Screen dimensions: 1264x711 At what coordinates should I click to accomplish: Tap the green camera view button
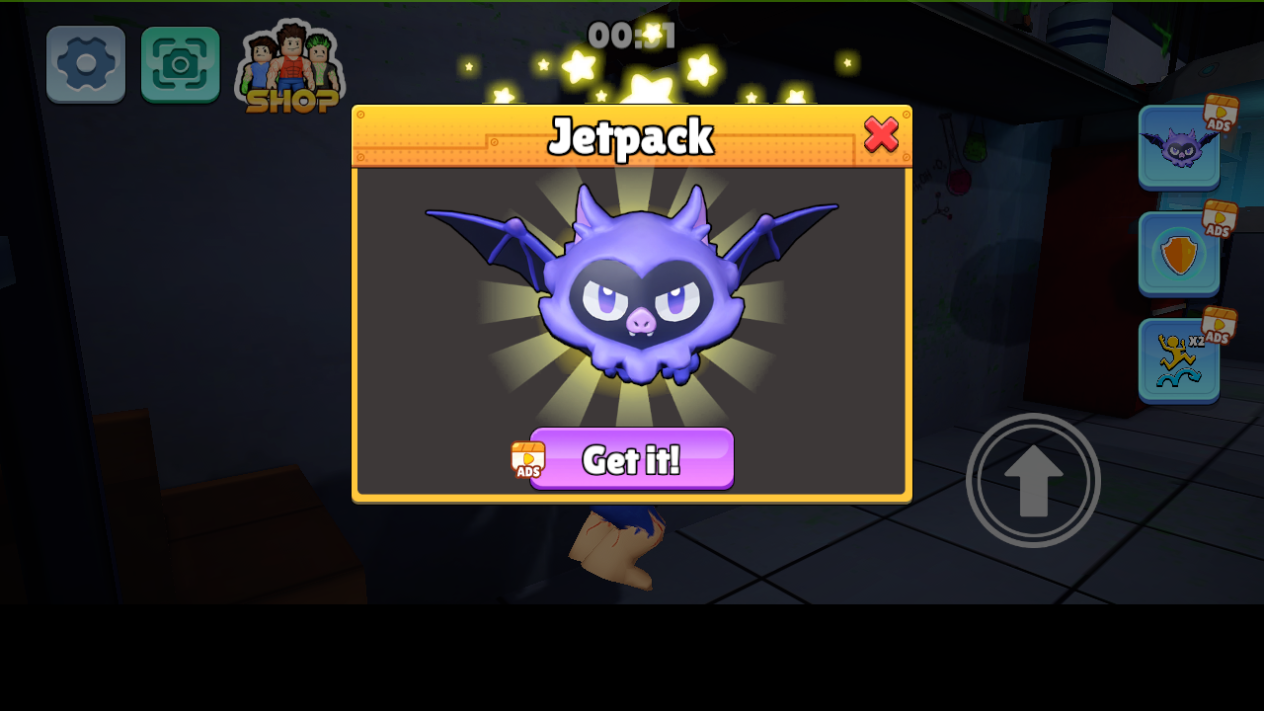tap(180, 64)
